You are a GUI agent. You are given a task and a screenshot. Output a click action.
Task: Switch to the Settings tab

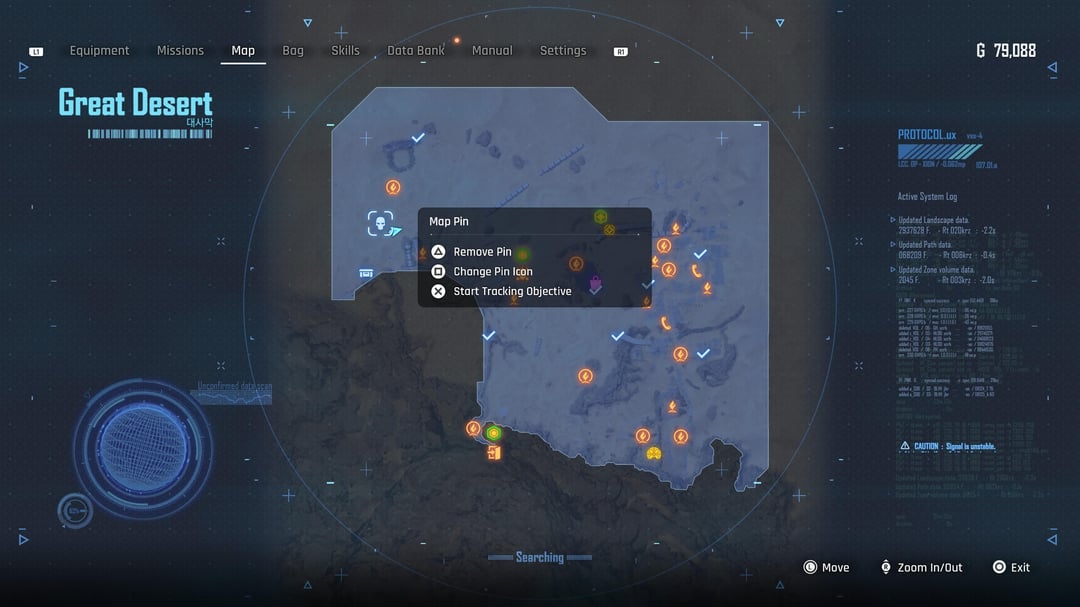coord(563,51)
